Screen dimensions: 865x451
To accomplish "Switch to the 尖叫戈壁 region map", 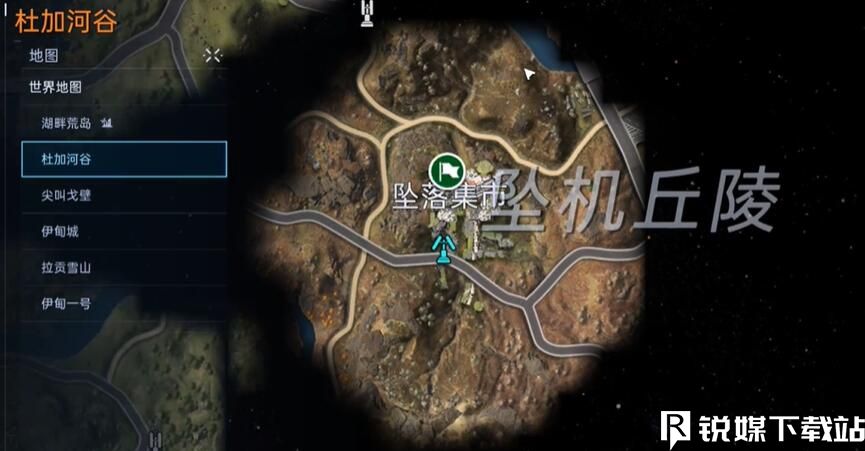I will pos(66,195).
